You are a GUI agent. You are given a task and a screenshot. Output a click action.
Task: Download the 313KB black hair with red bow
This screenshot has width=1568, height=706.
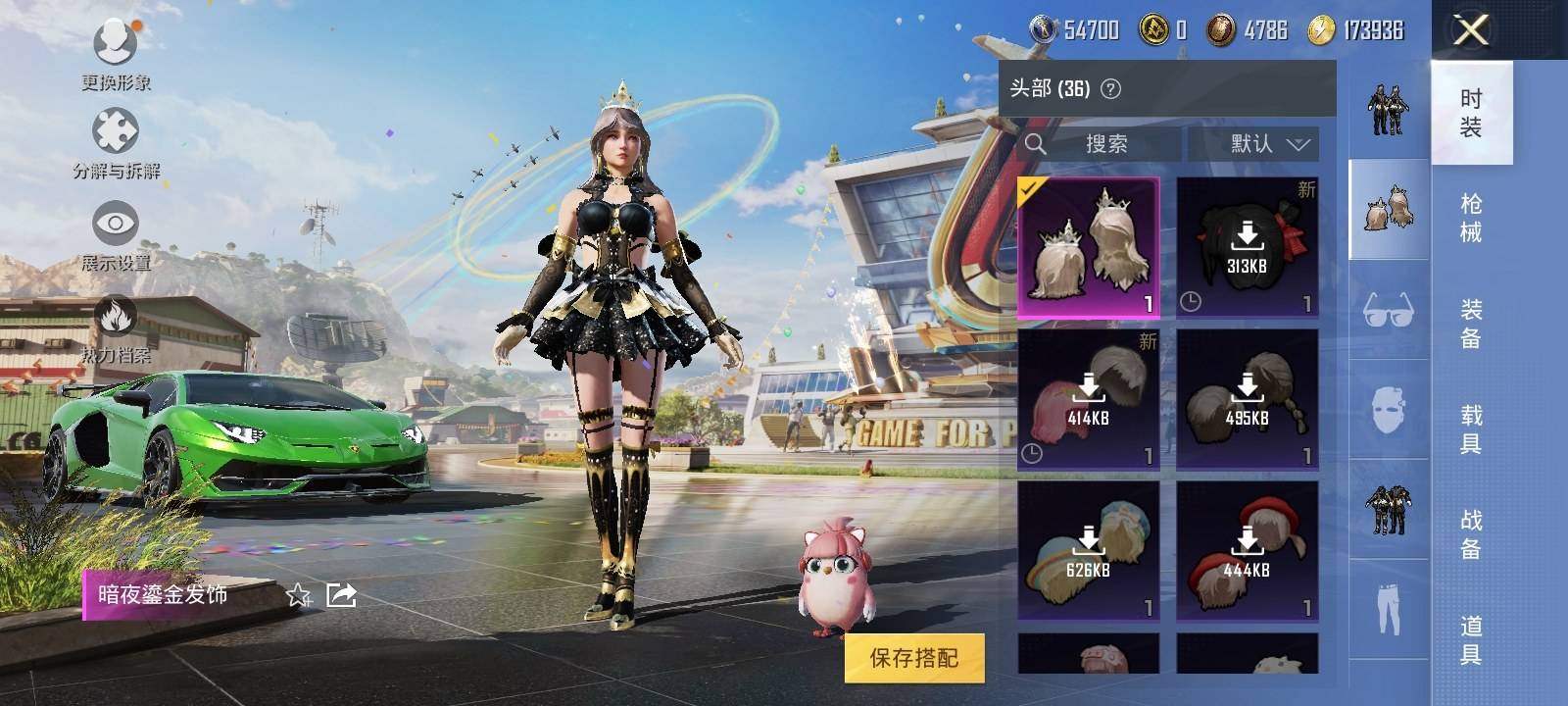coord(1247,248)
